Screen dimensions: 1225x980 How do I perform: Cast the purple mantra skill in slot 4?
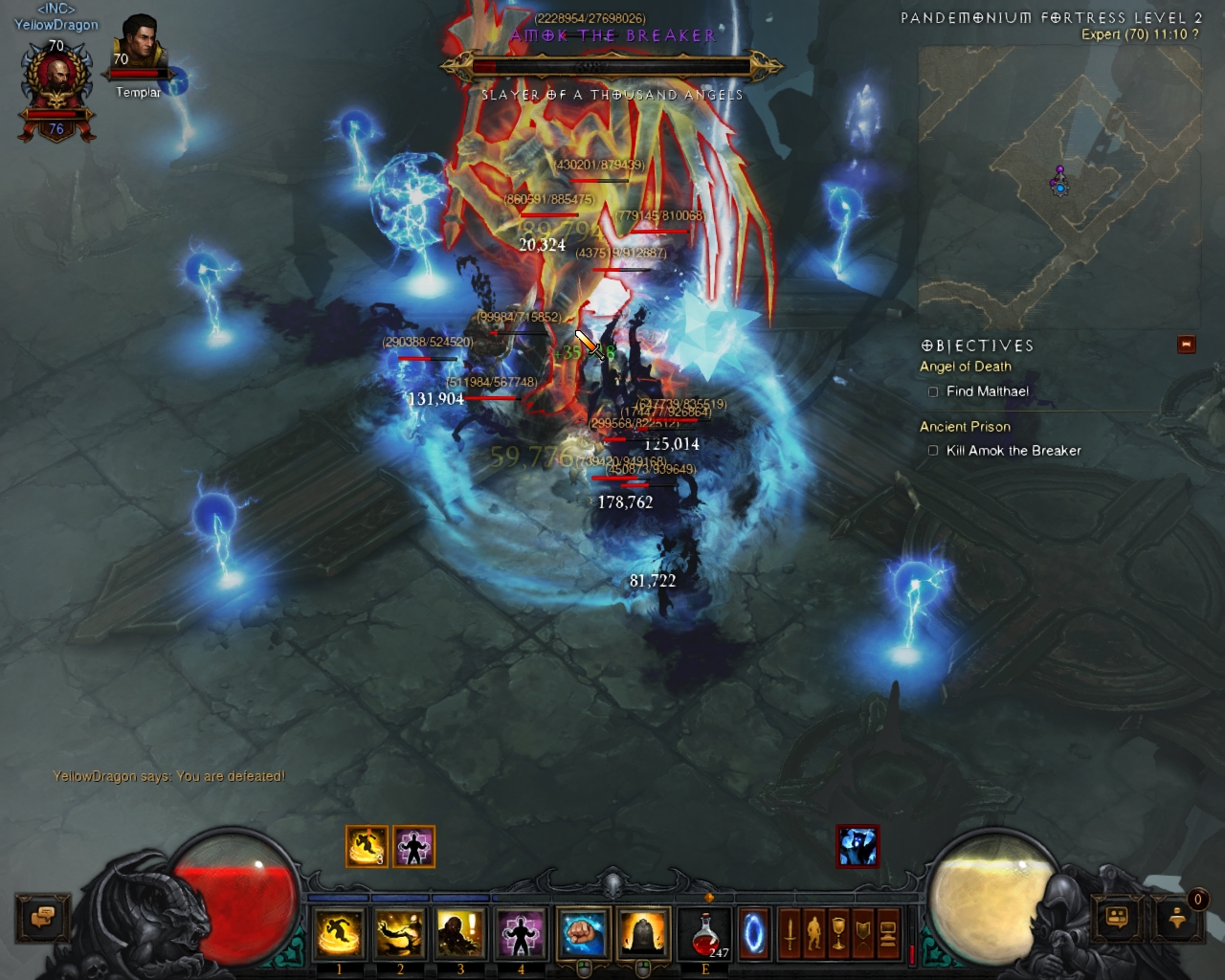click(521, 933)
